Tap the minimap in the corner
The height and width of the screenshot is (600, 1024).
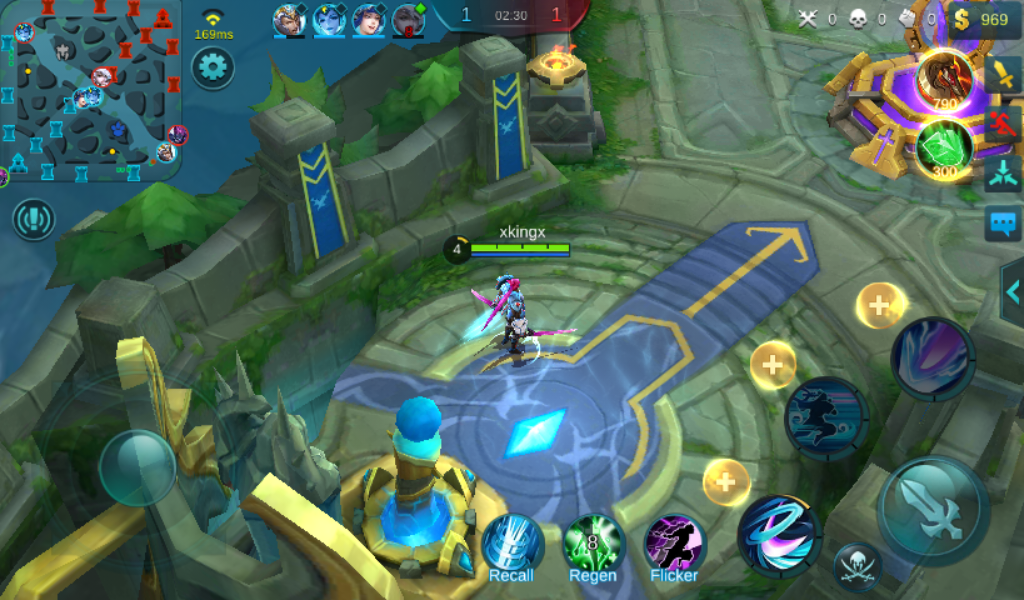point(91,91)
